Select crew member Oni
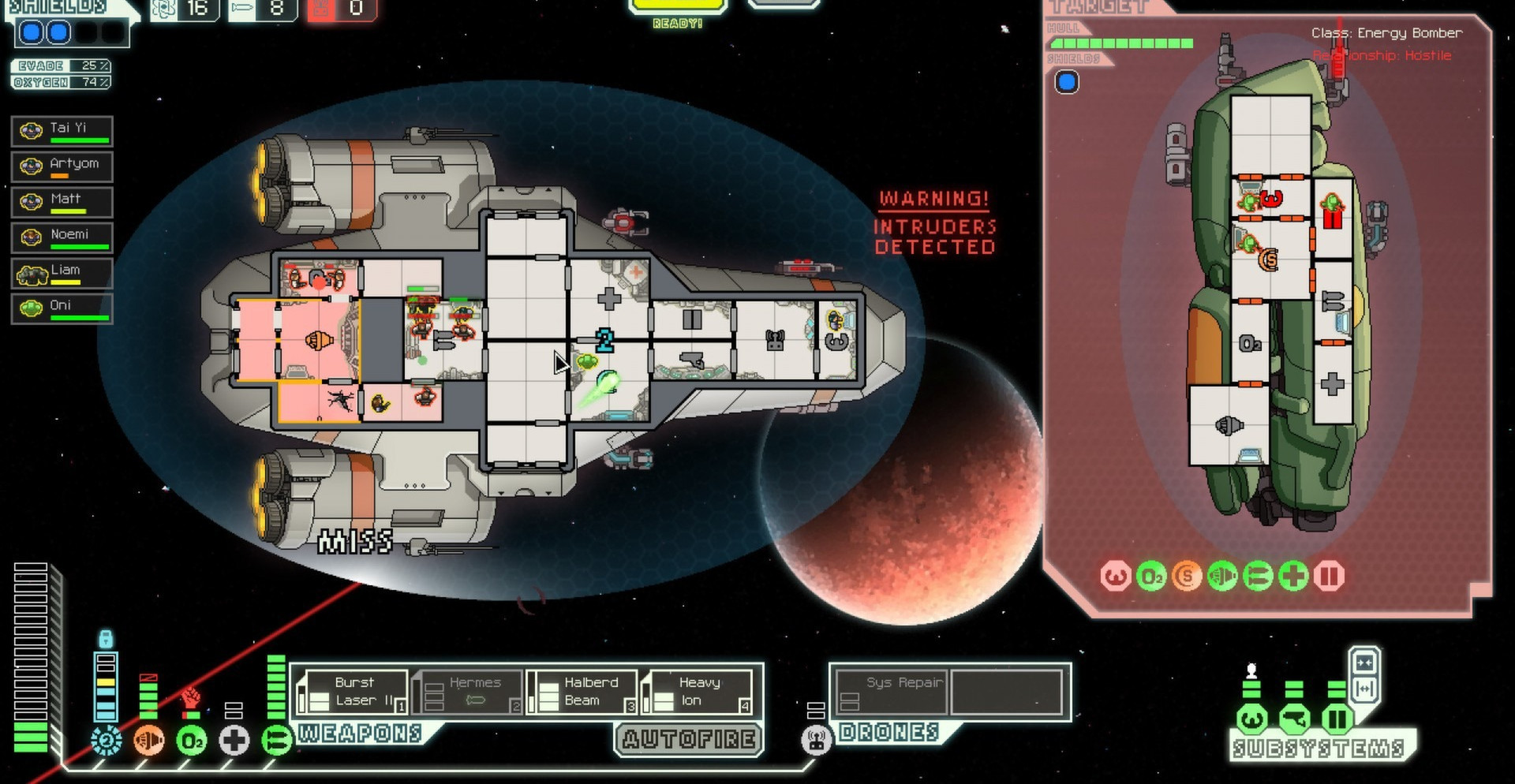 click(62, 308)
